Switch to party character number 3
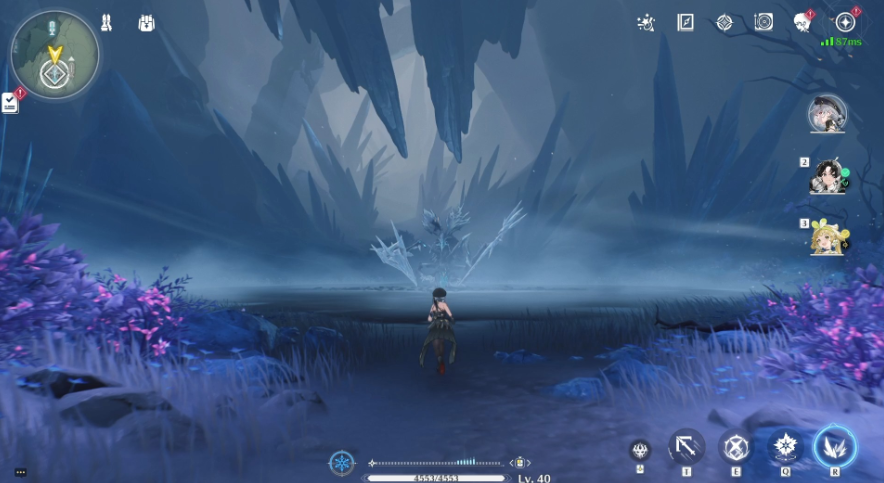 829,238
